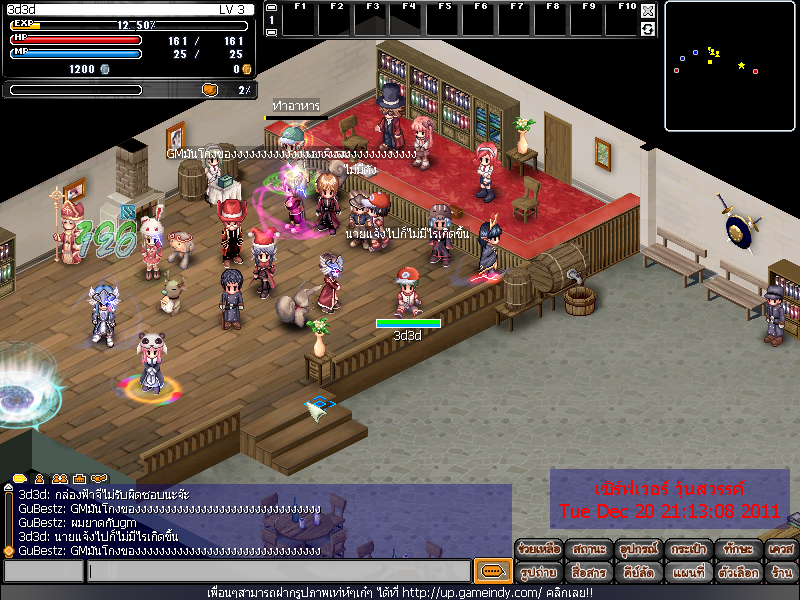The width and height of the screenshot is (800, 600).
Task: Open the อุปกรณ์ (Equipment) window
Action: click(x=638, y=550)
